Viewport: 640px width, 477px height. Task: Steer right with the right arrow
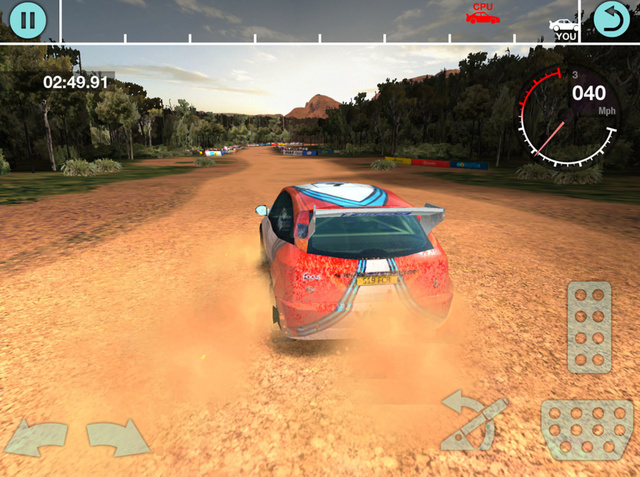(x=117, y=437)
